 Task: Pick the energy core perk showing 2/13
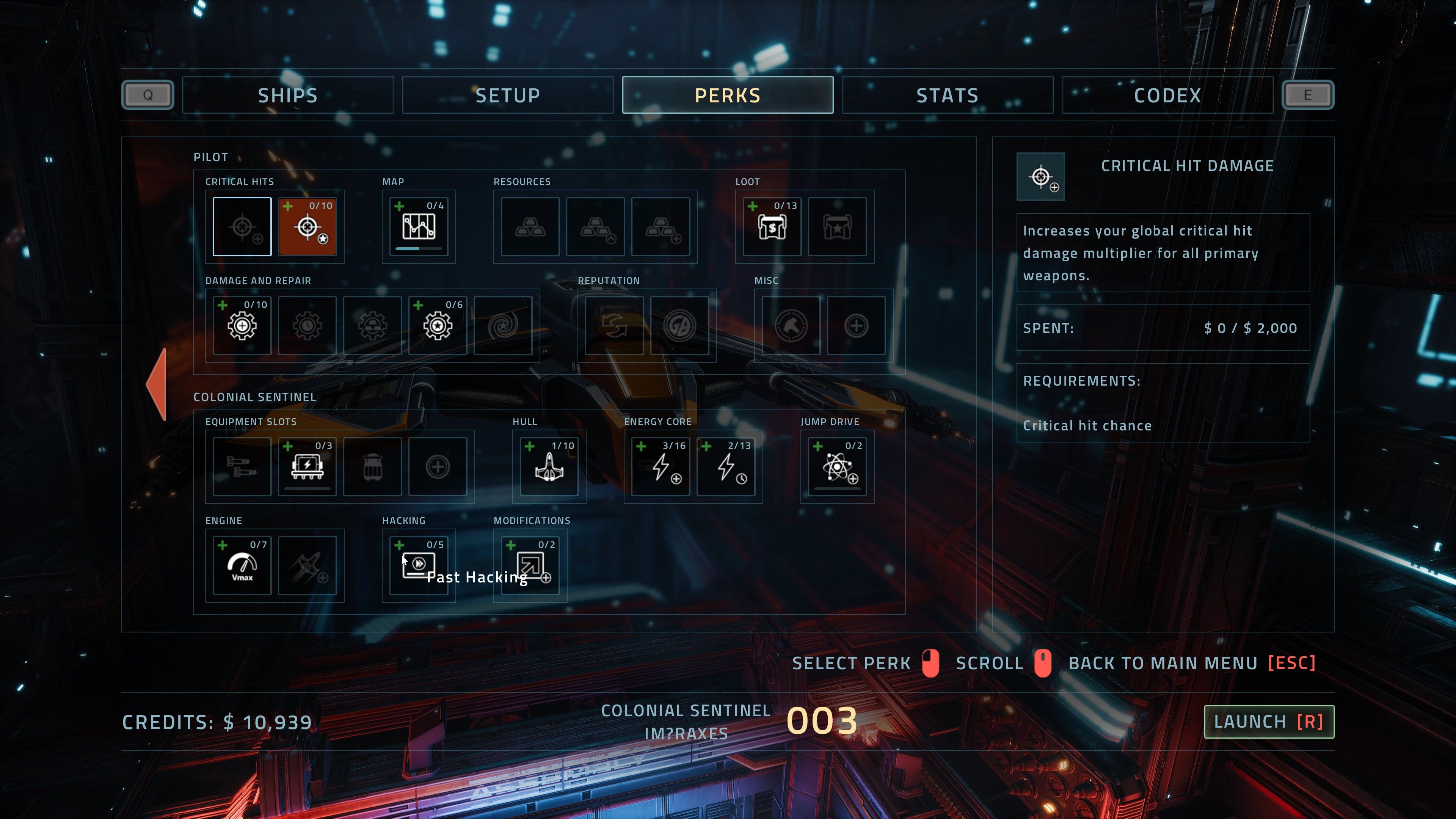(726, 467)
